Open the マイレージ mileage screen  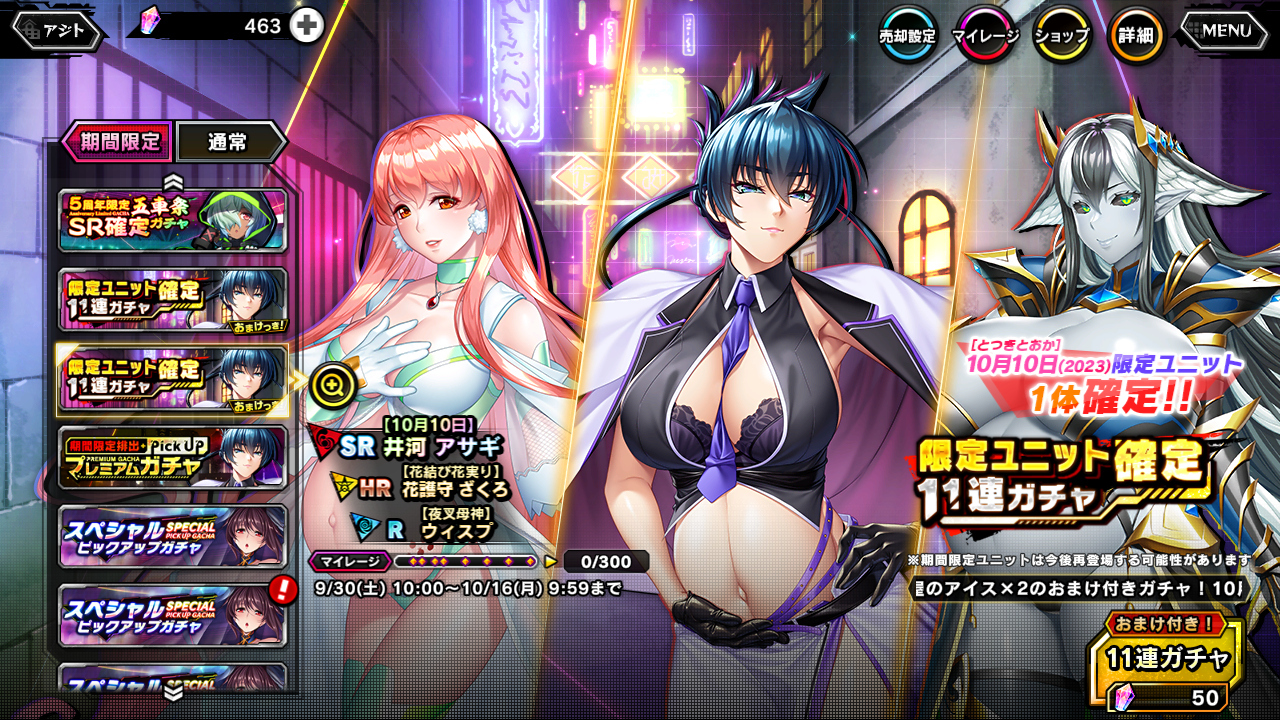(x=985, y=36)
